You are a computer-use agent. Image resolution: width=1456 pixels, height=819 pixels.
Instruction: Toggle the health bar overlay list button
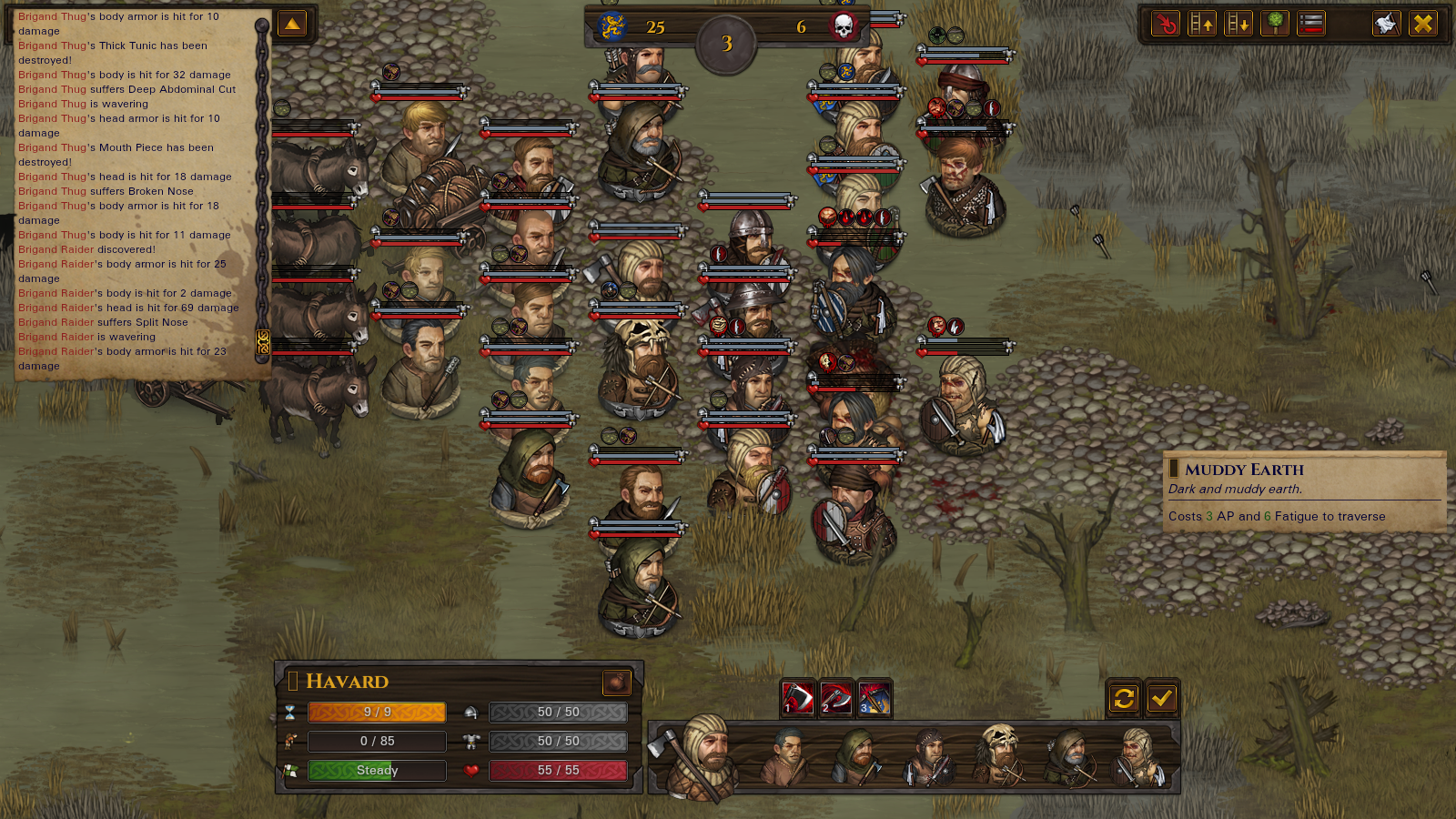click(1311, 24)
